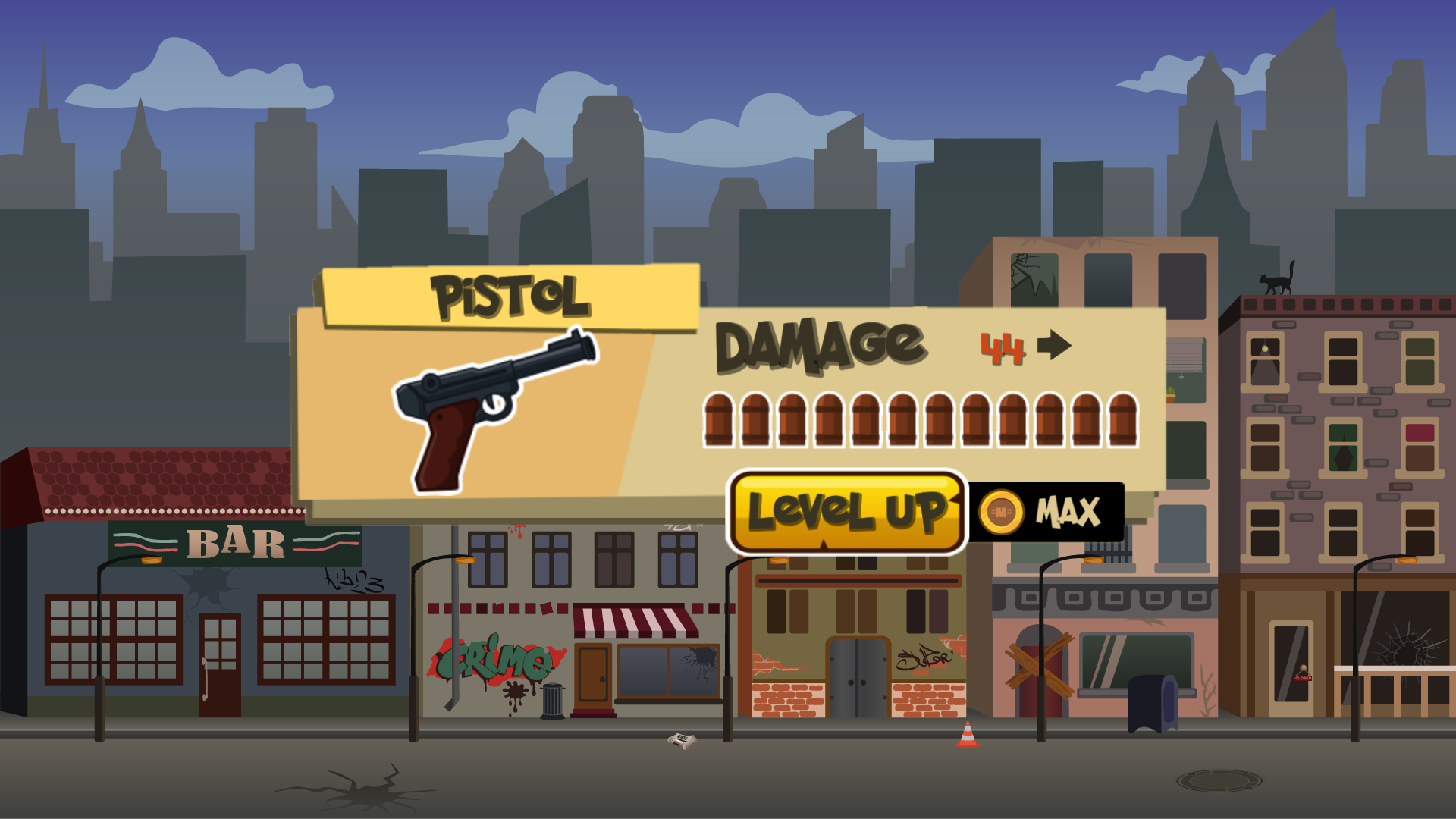Click the yellow Level Up button
1456x819 pixels.
[846, 511]
